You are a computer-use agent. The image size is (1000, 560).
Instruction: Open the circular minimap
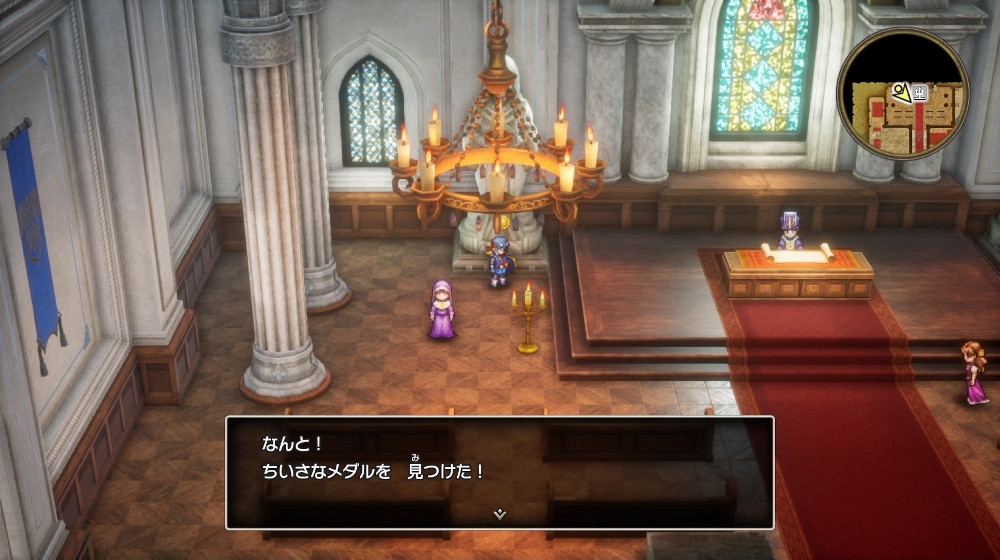pyautogui.click(x=902, y=94)
